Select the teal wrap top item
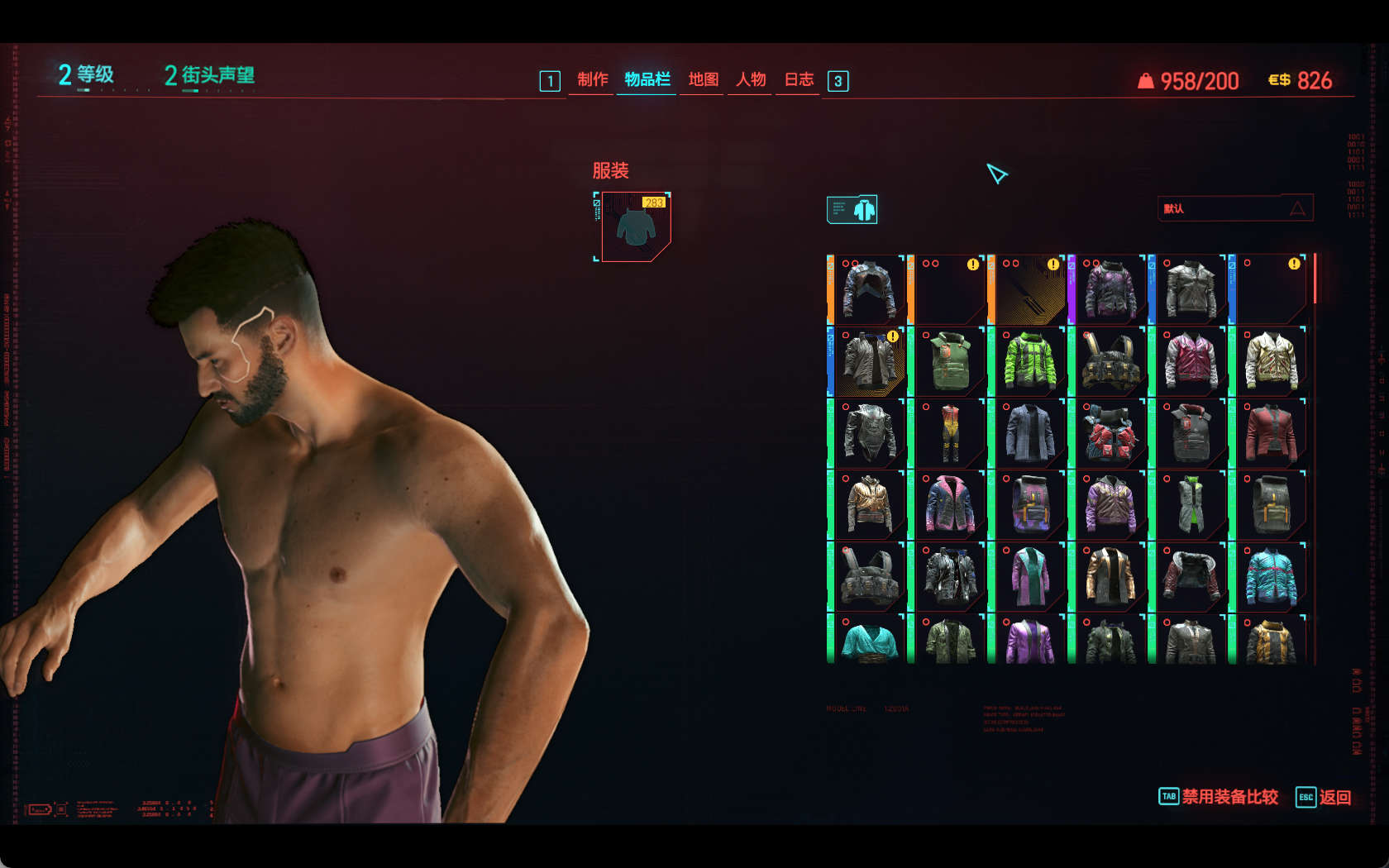Viewport: 1389px width, 868px height. pos(869,643)
